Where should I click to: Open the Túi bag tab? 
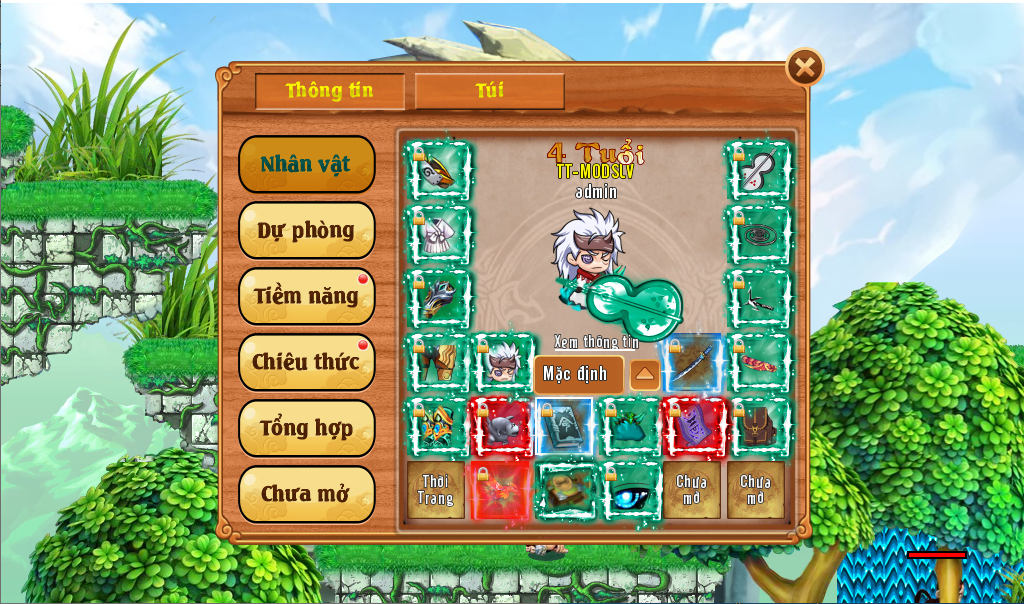pos(489,91)
